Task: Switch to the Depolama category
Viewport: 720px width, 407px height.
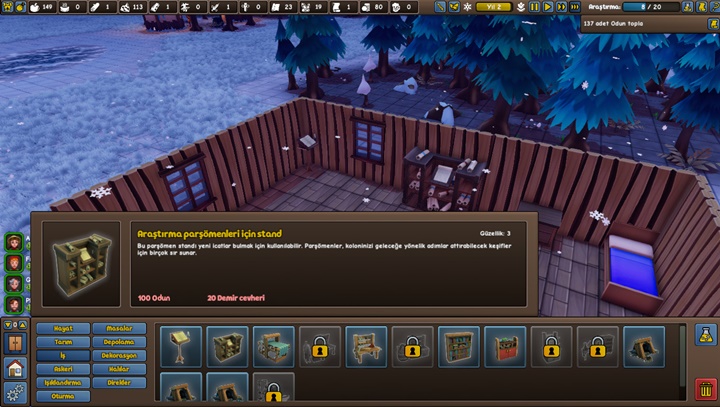Action: click(120, 342)
